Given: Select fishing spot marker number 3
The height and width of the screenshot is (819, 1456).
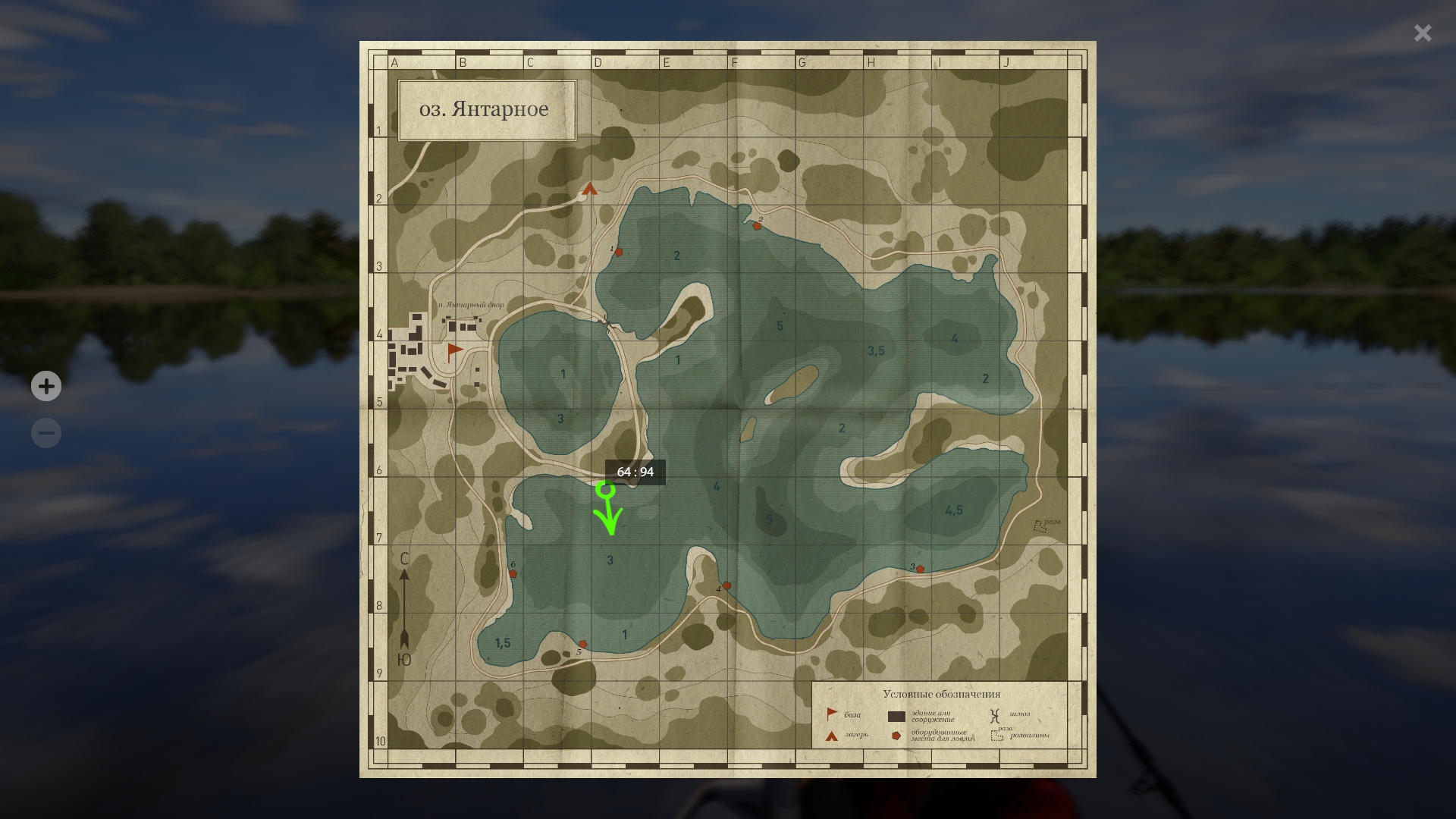Looking at the screenshot, I should 920,569.
